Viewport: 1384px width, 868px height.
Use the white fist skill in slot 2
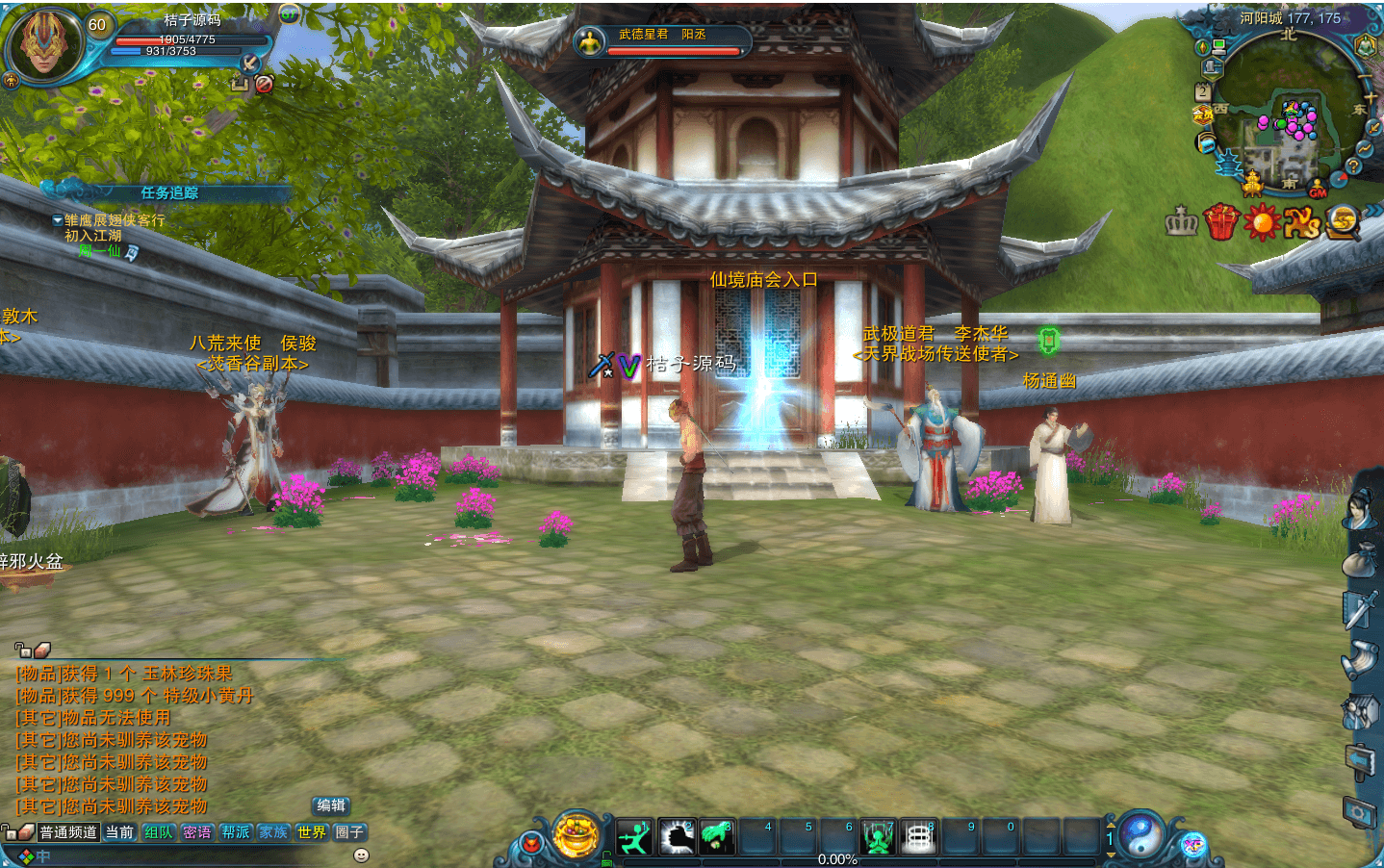click(677, 837)
